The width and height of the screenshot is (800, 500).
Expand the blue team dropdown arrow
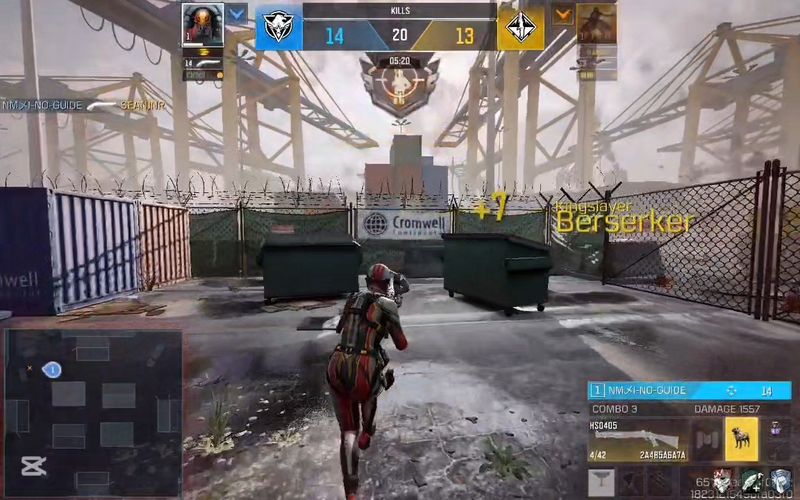pos(236,14)
